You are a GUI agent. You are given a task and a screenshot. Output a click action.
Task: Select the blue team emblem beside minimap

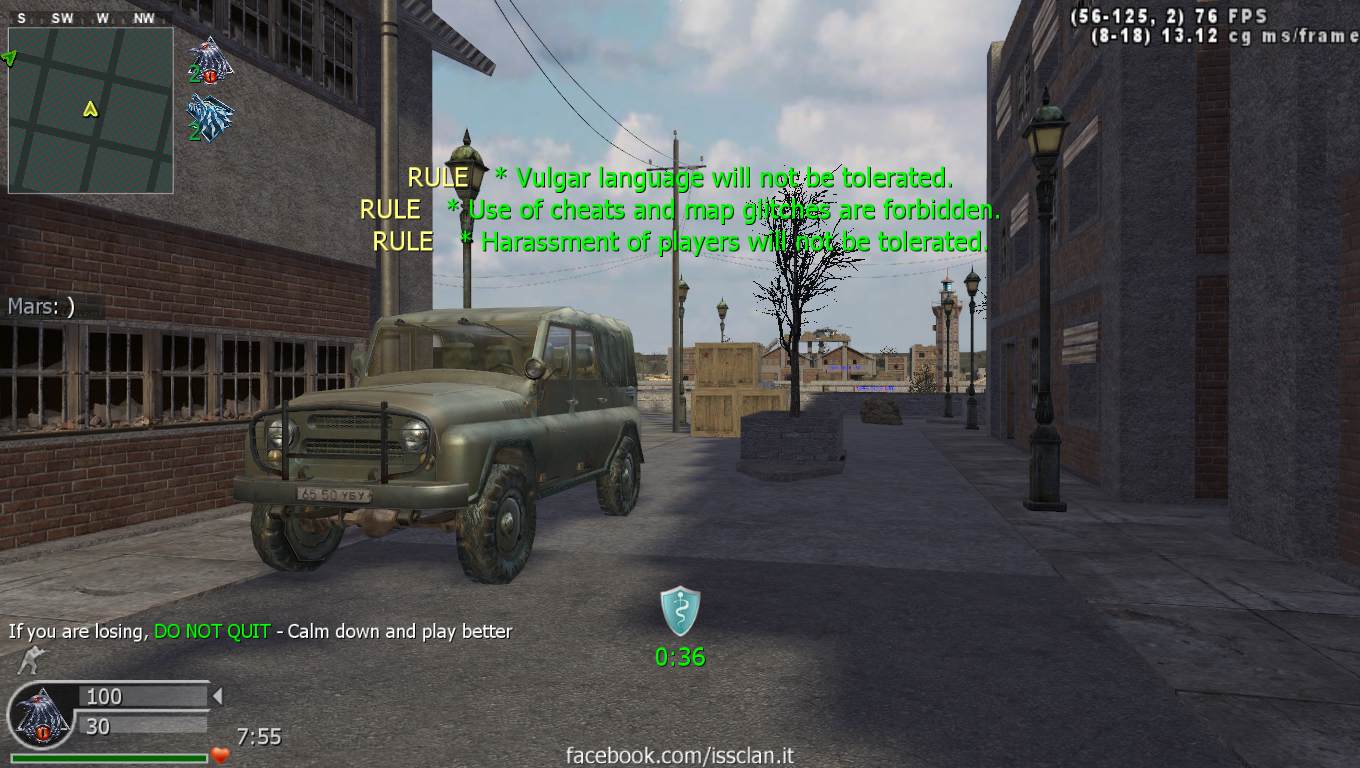coord(210,117)
